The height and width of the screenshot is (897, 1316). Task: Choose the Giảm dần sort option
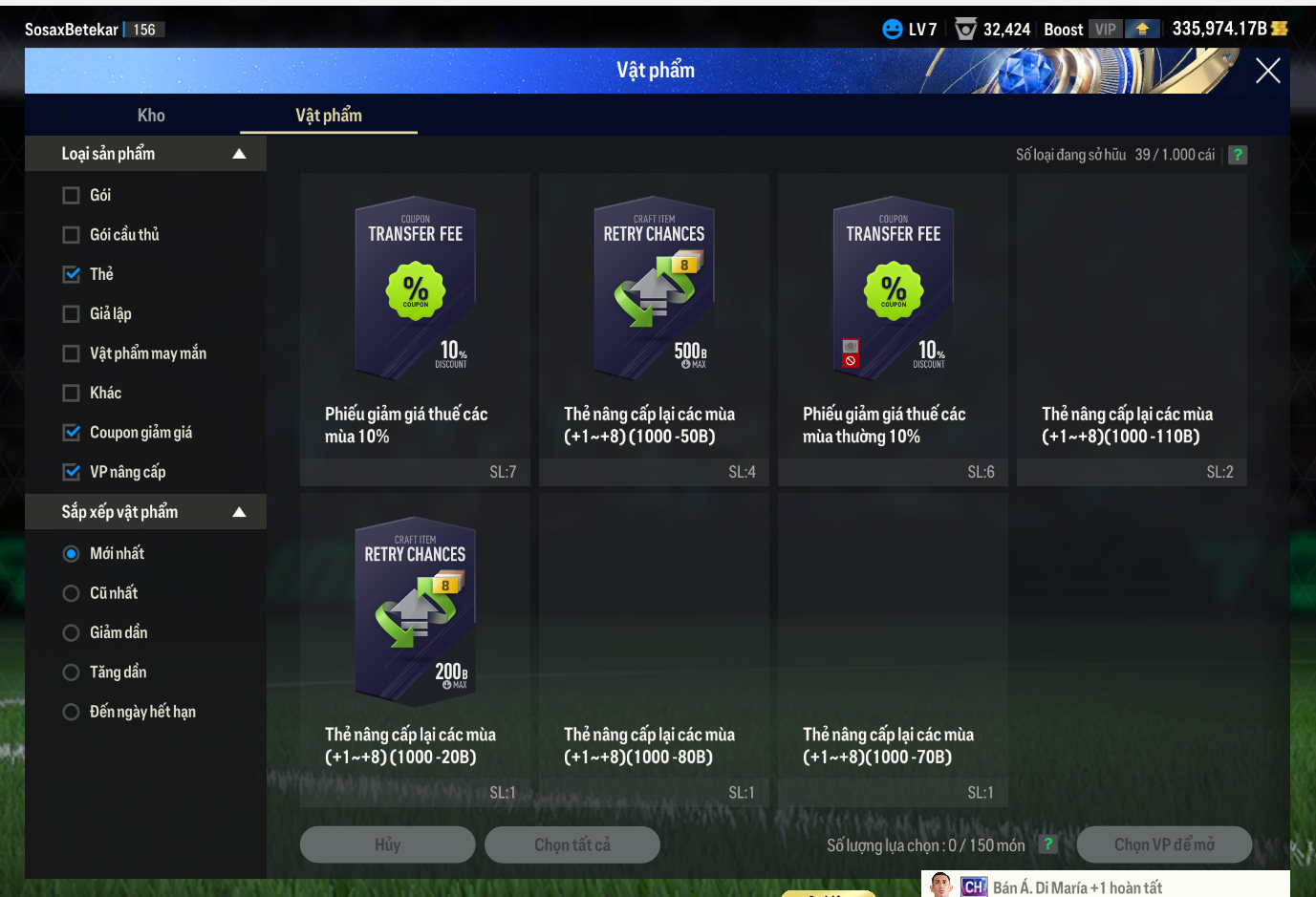click(71, 633)
